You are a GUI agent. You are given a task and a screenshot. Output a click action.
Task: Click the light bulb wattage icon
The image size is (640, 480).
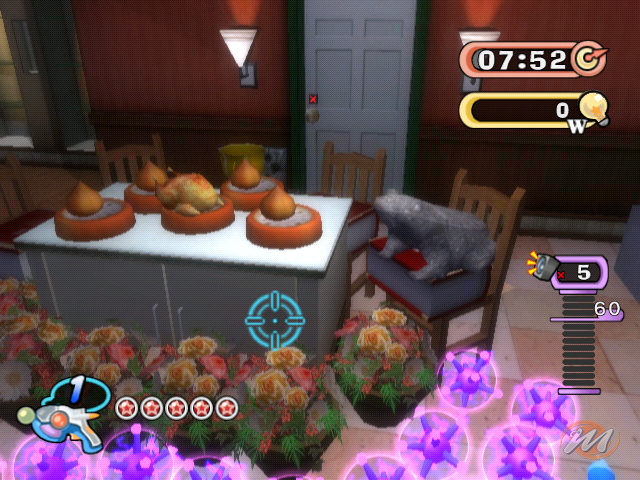594,108
